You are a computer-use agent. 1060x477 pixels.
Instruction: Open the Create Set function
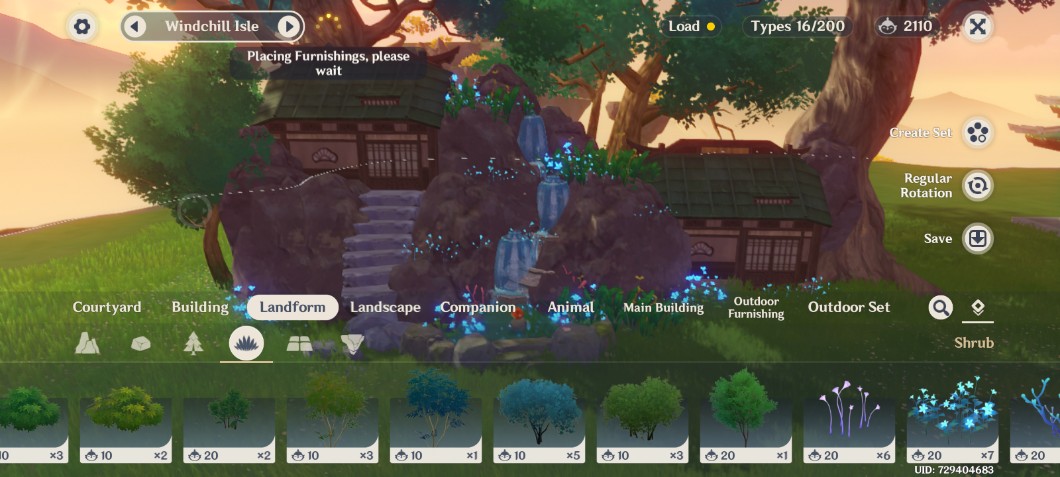pyautogui.click(x=977, y=133)
